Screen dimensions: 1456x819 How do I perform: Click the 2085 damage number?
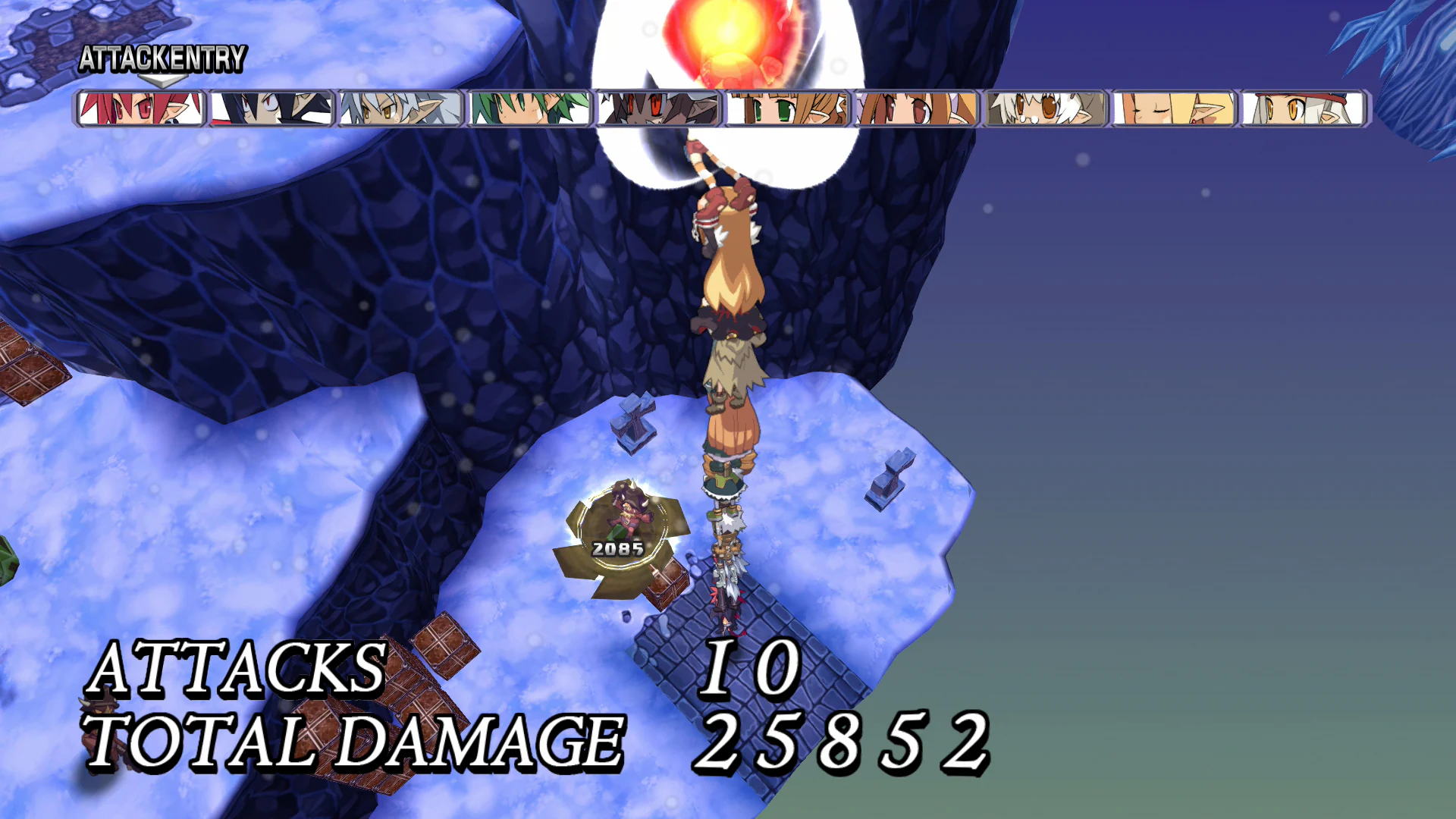point(617,548)
